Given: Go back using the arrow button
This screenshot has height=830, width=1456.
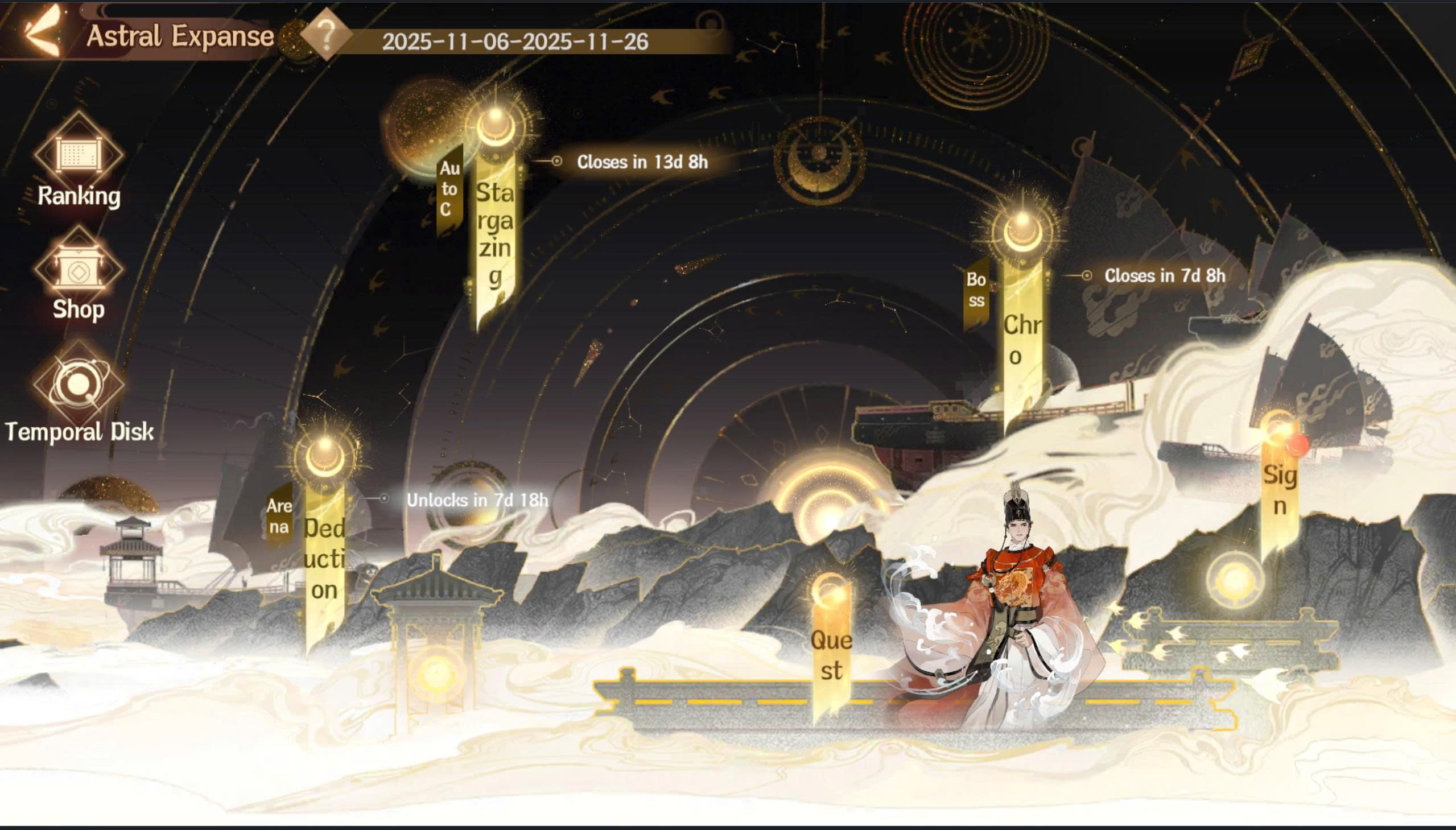Looking at the screenshot, I should [41, 33].
